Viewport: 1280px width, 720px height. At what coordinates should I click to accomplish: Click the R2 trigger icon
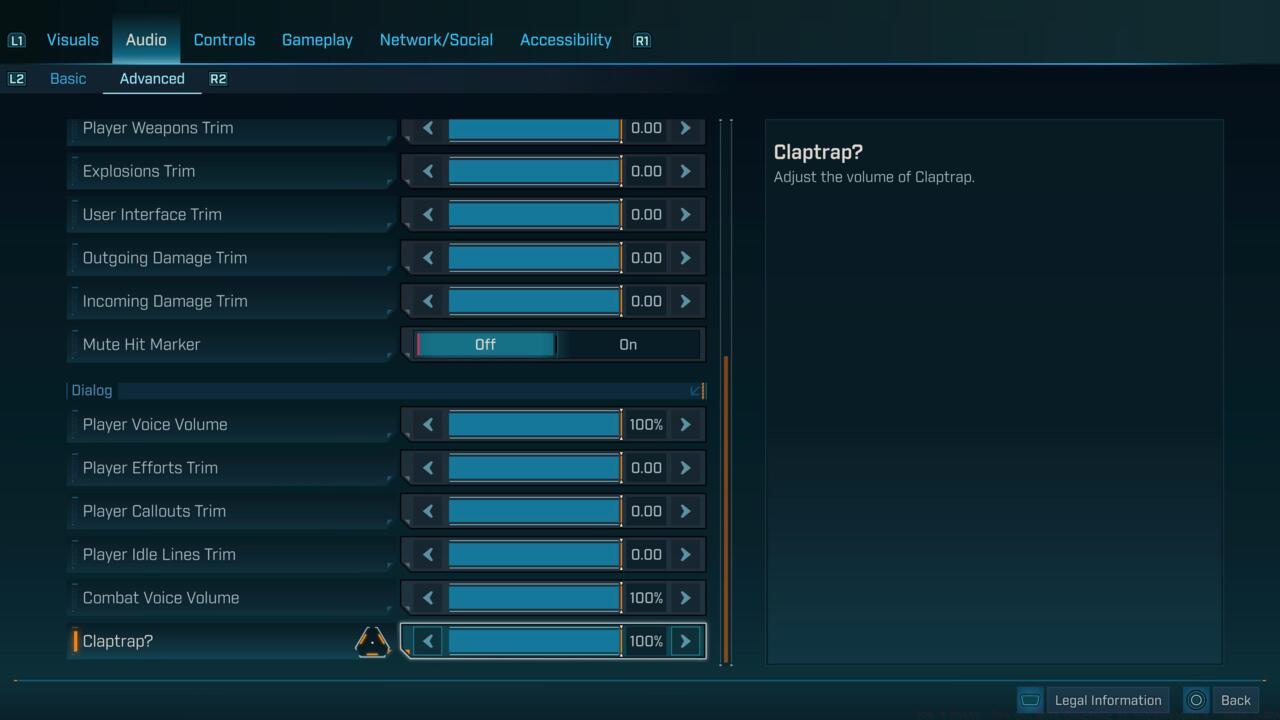click(218, 78)
